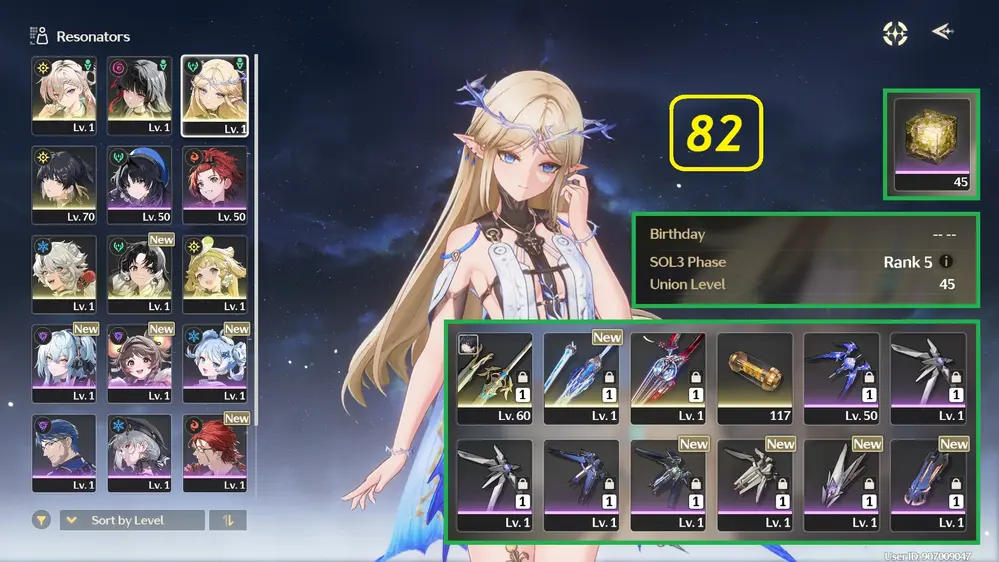Pick the red-haired Lv. 50 resonator
The image size is (999, 562).
click(x=214, y=185)
